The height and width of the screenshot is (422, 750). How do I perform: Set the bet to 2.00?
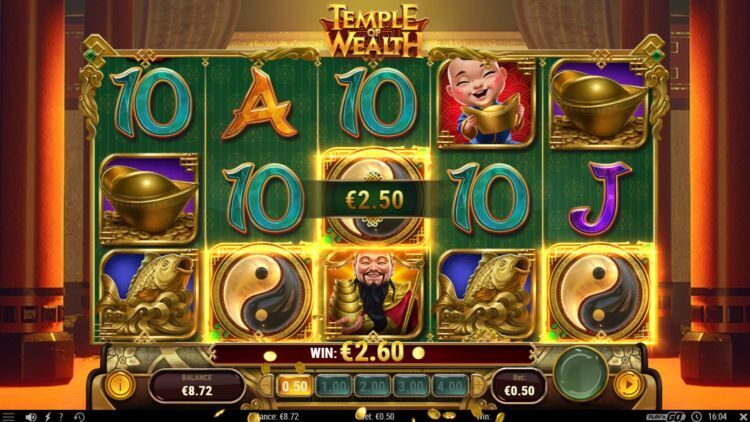coord(373,384)
